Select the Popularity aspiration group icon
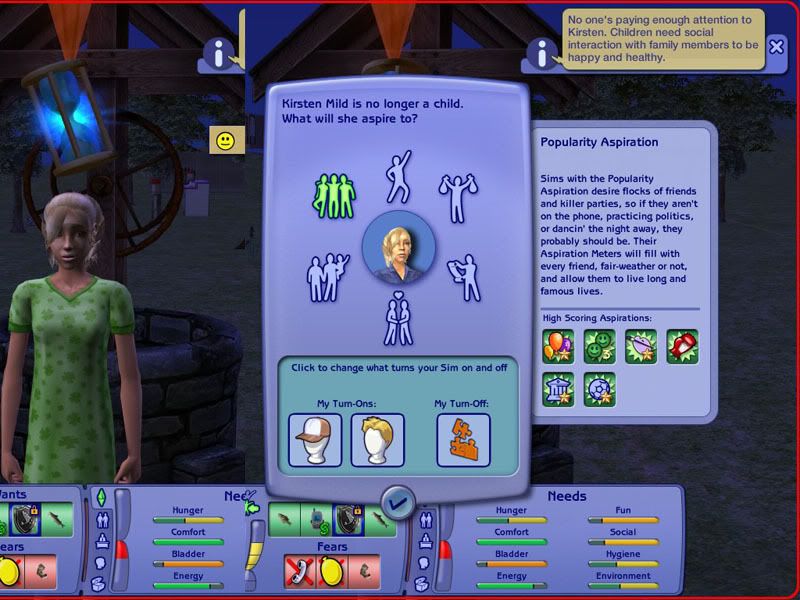 pyautogui.click(x=334, y=194)
